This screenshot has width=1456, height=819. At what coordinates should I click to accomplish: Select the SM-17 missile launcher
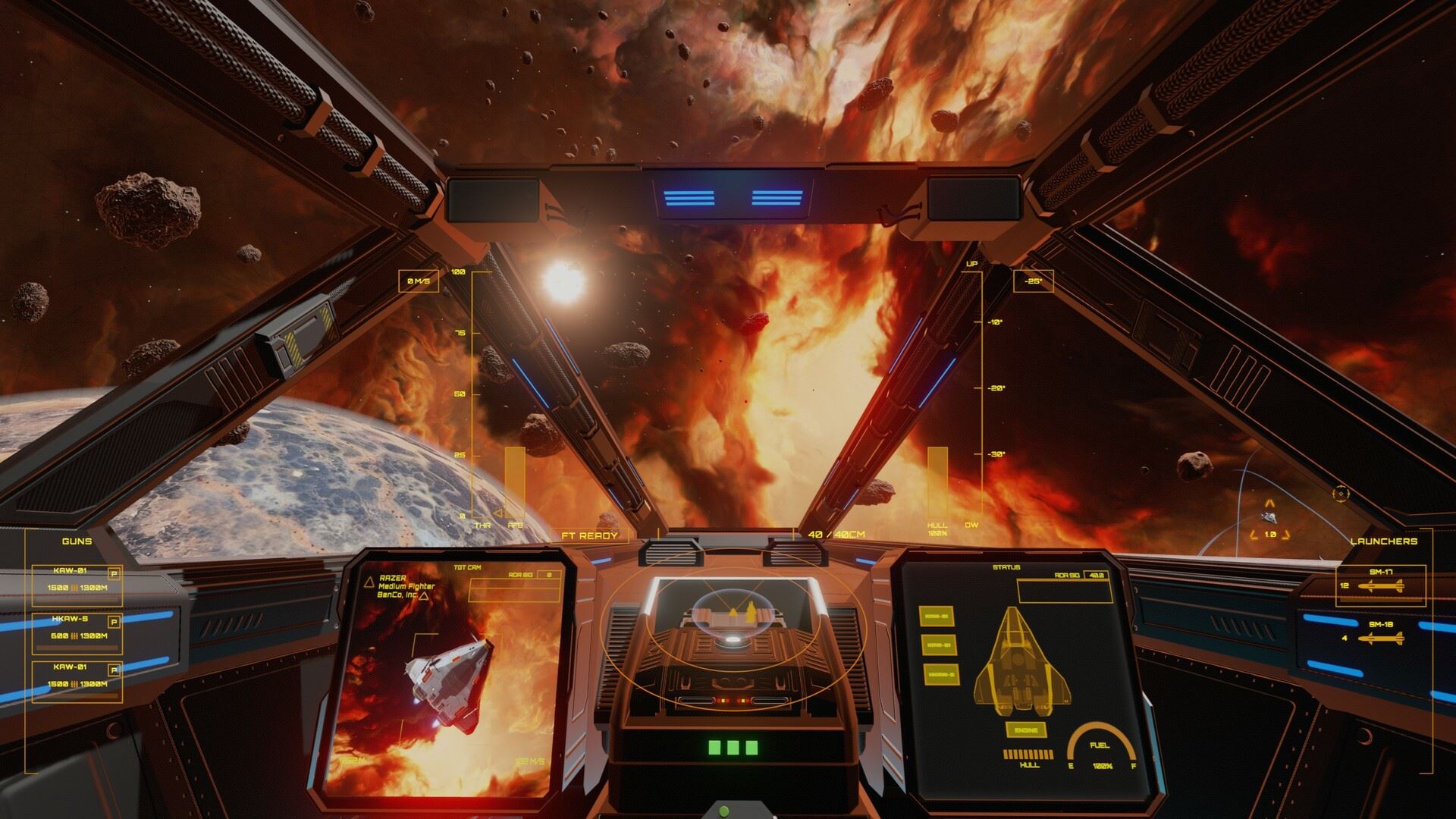pyautogui.click(x=1380, y=585)
